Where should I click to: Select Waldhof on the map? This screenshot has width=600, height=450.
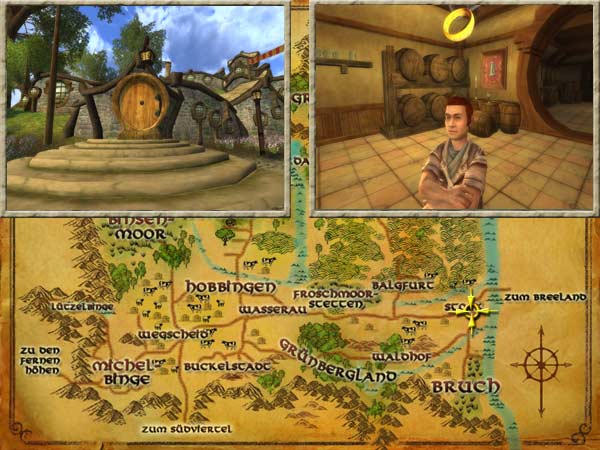pos(401,356)
